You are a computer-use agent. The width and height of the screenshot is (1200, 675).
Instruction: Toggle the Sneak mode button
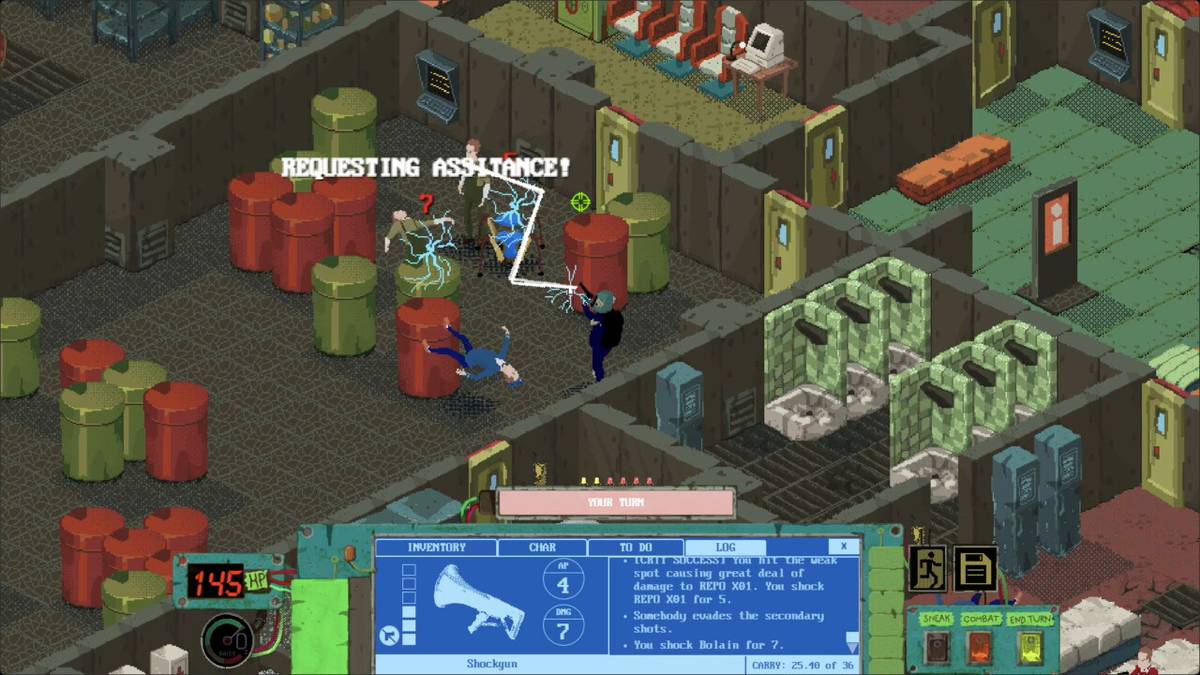(x=936, y=648)
